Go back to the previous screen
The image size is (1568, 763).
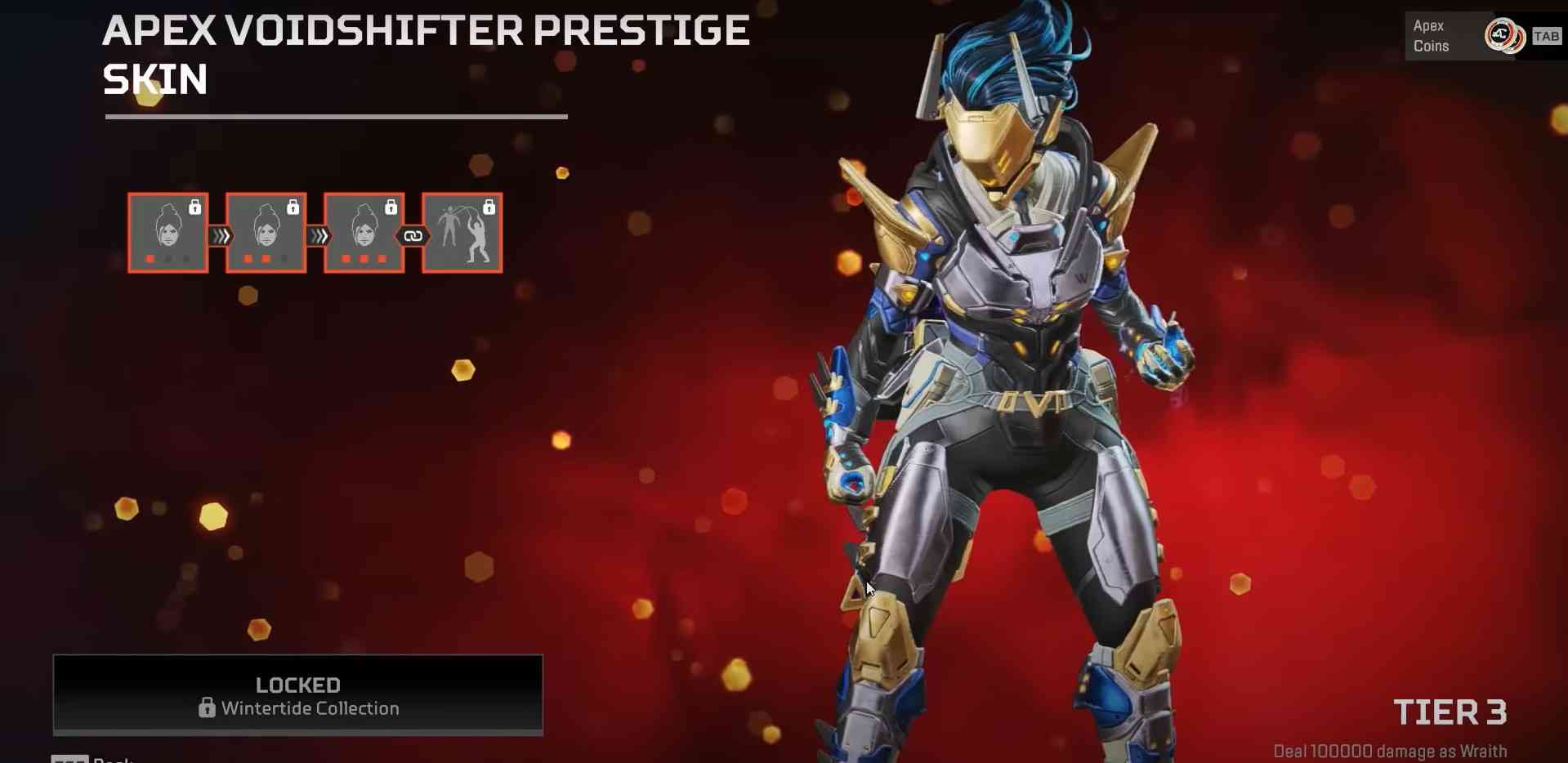click(x=94, y=759)
